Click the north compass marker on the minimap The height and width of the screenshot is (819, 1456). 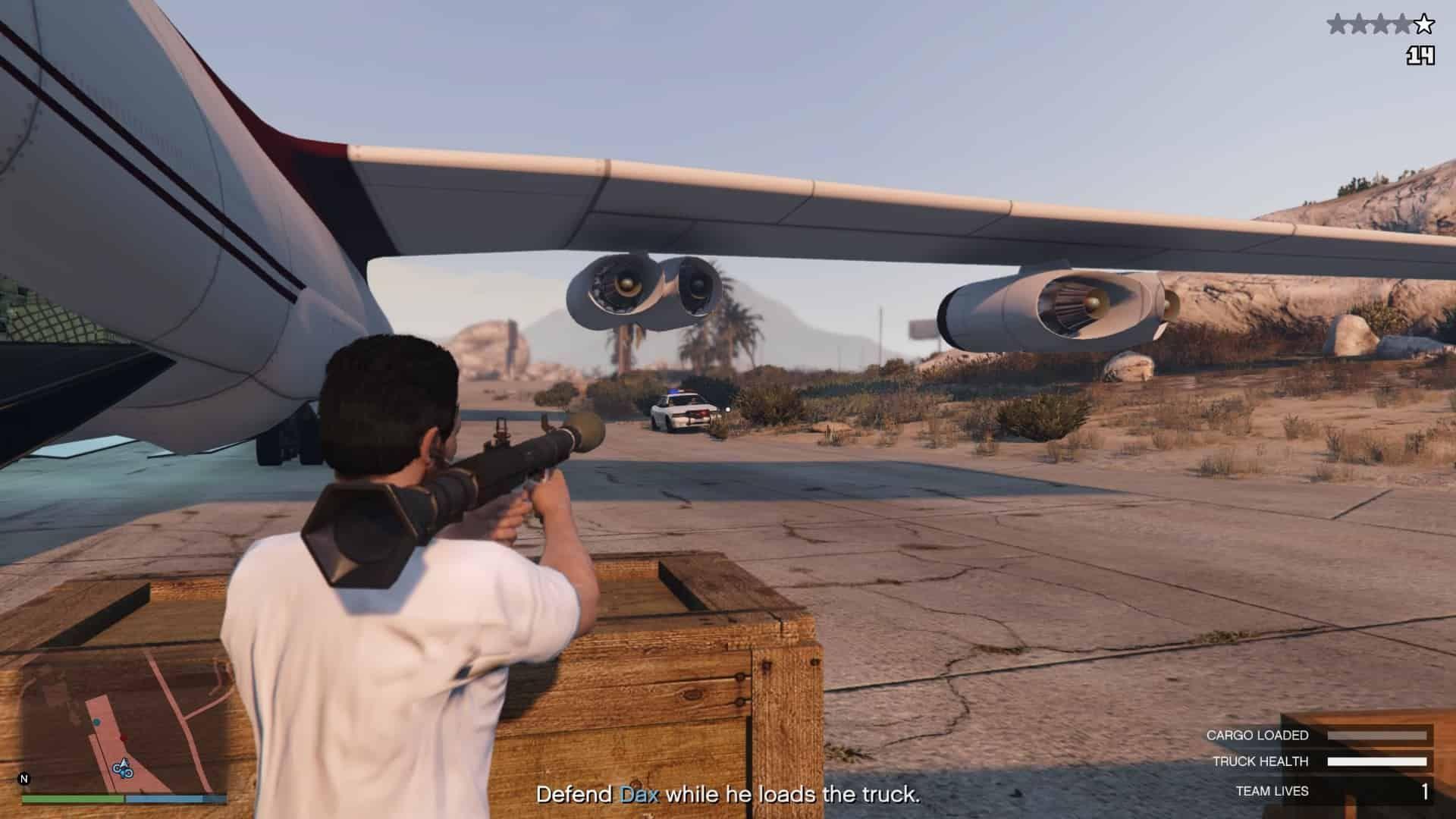[x=24, y=779]
